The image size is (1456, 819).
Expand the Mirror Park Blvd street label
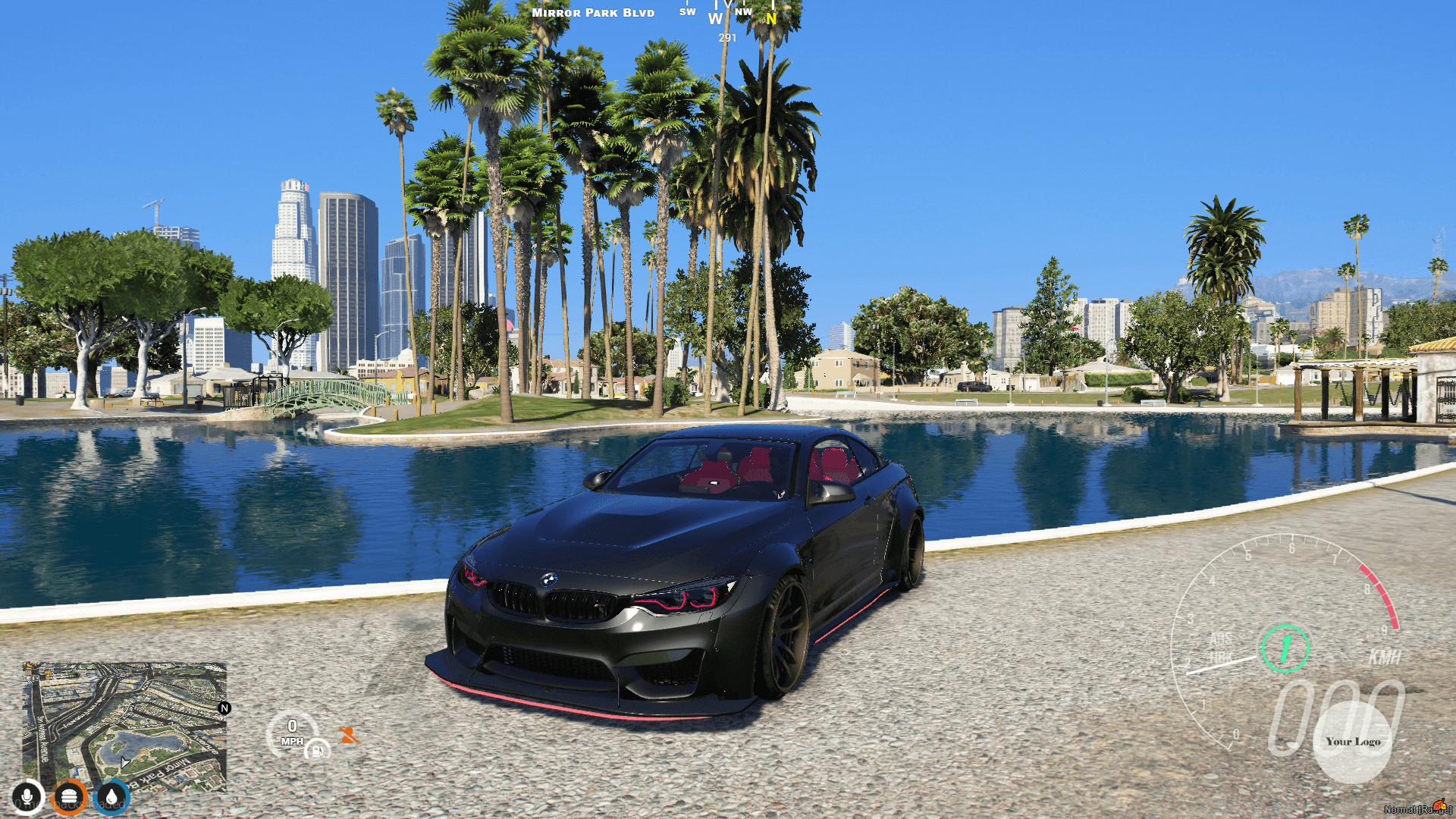click(591, 12)
